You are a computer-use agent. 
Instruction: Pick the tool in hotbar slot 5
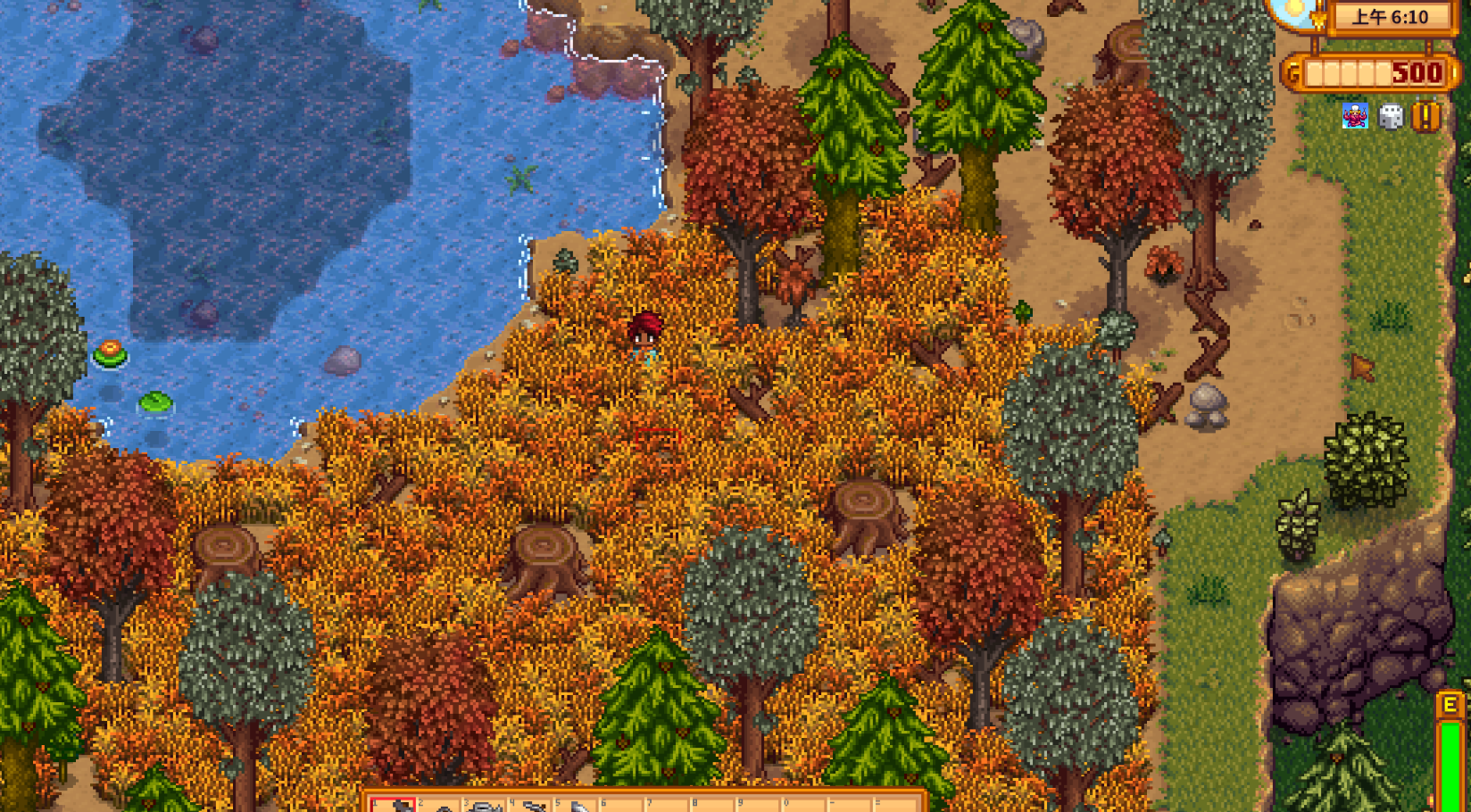(x=578, y=806)
